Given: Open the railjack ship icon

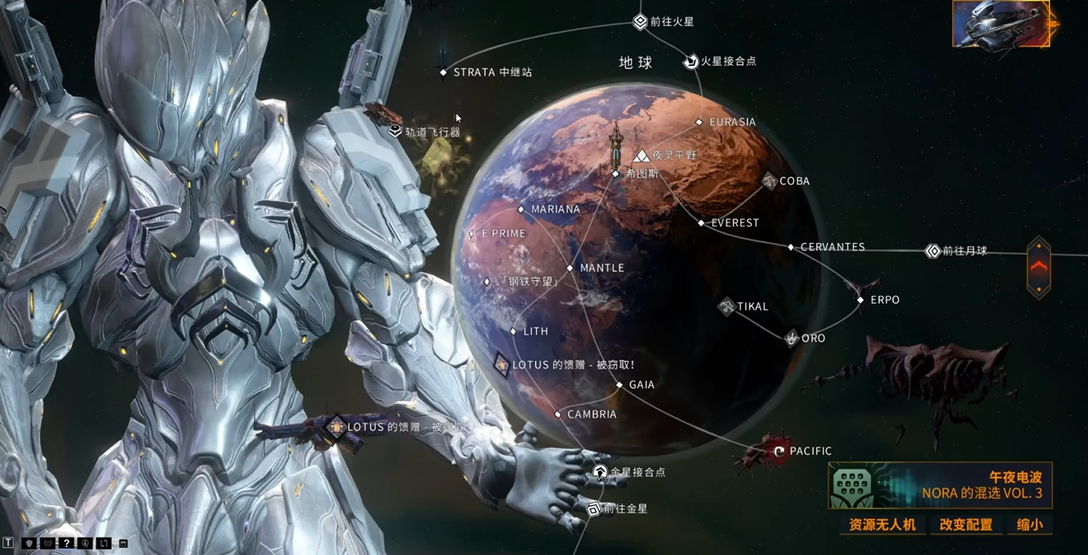Looking at the screenshot, I should (x=1002, y=24).
